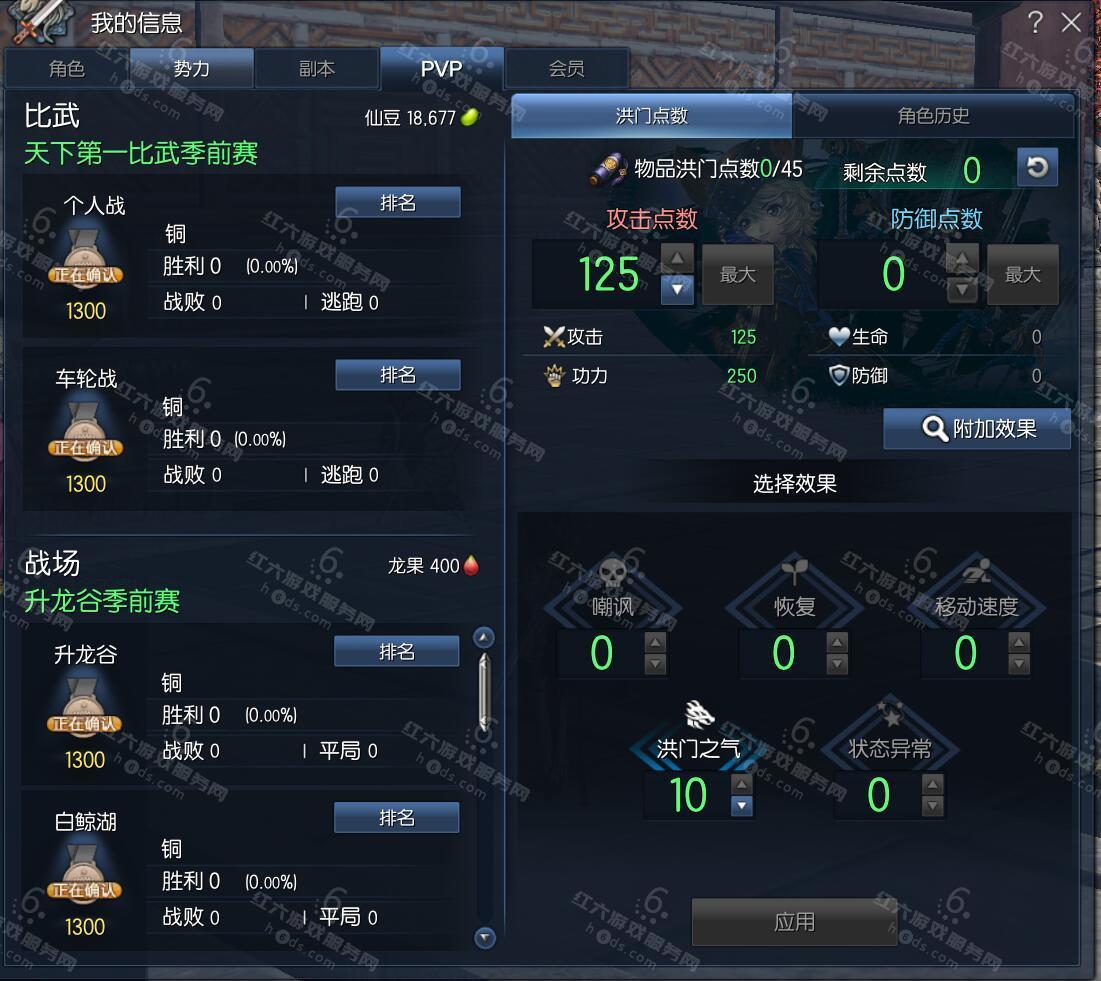This screenshot has width=1101, height=981.
Task: Select the 会员 tab
Action: tap(566, 69)
